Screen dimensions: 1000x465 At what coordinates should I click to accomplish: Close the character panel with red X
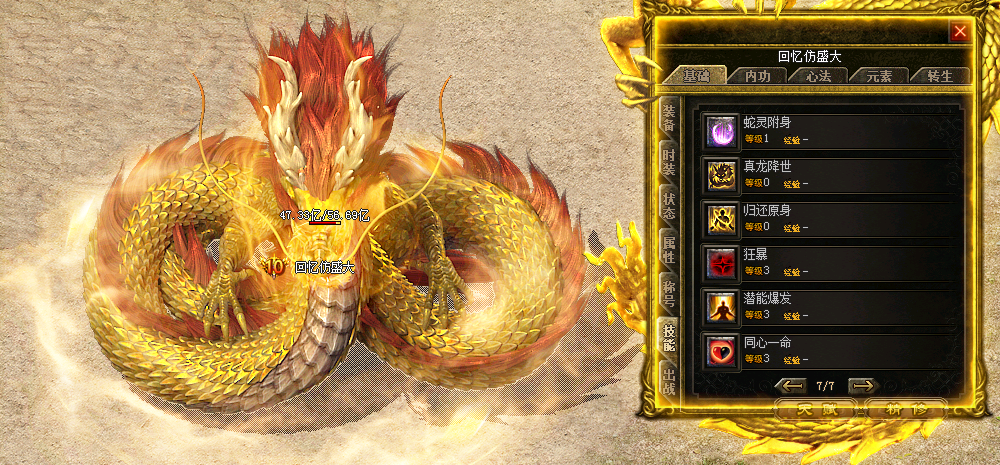[960, 31]
